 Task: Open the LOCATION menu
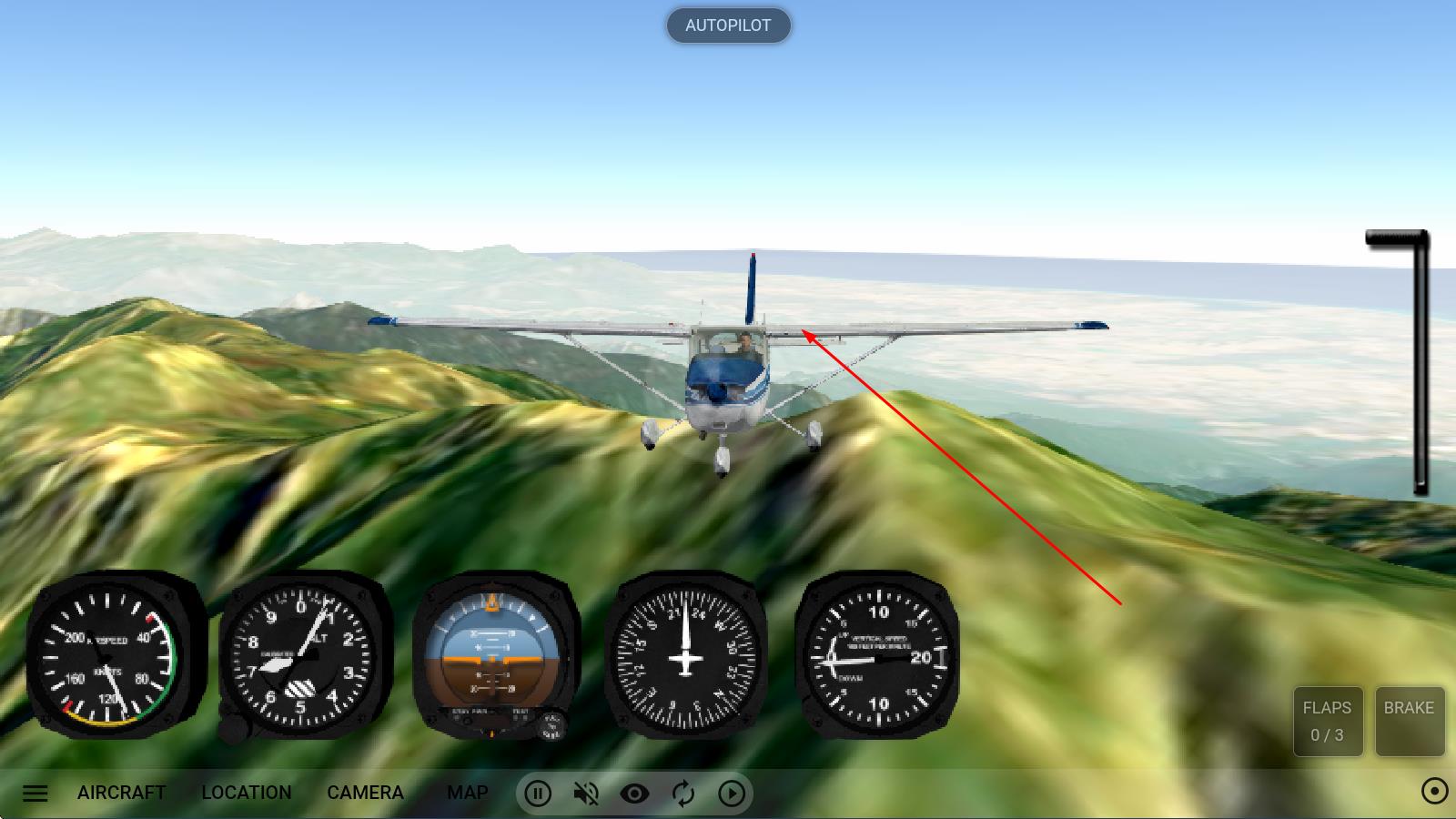[247, 793]
